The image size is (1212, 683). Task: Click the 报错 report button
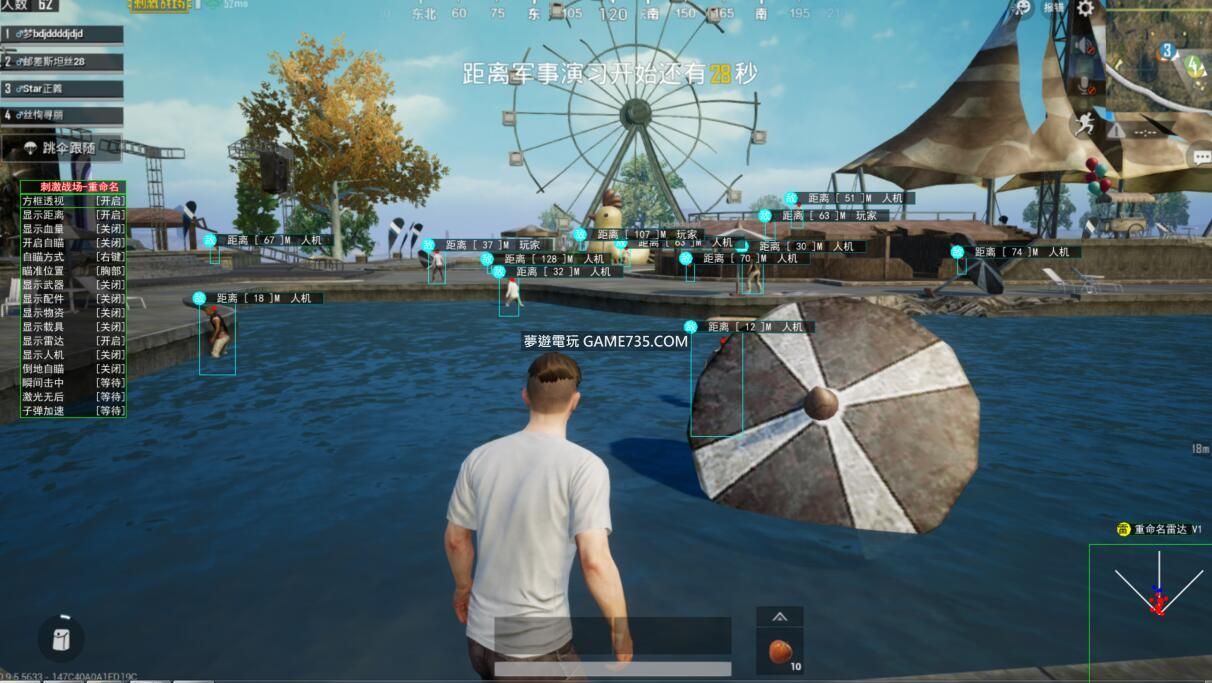pos(1054,8)
